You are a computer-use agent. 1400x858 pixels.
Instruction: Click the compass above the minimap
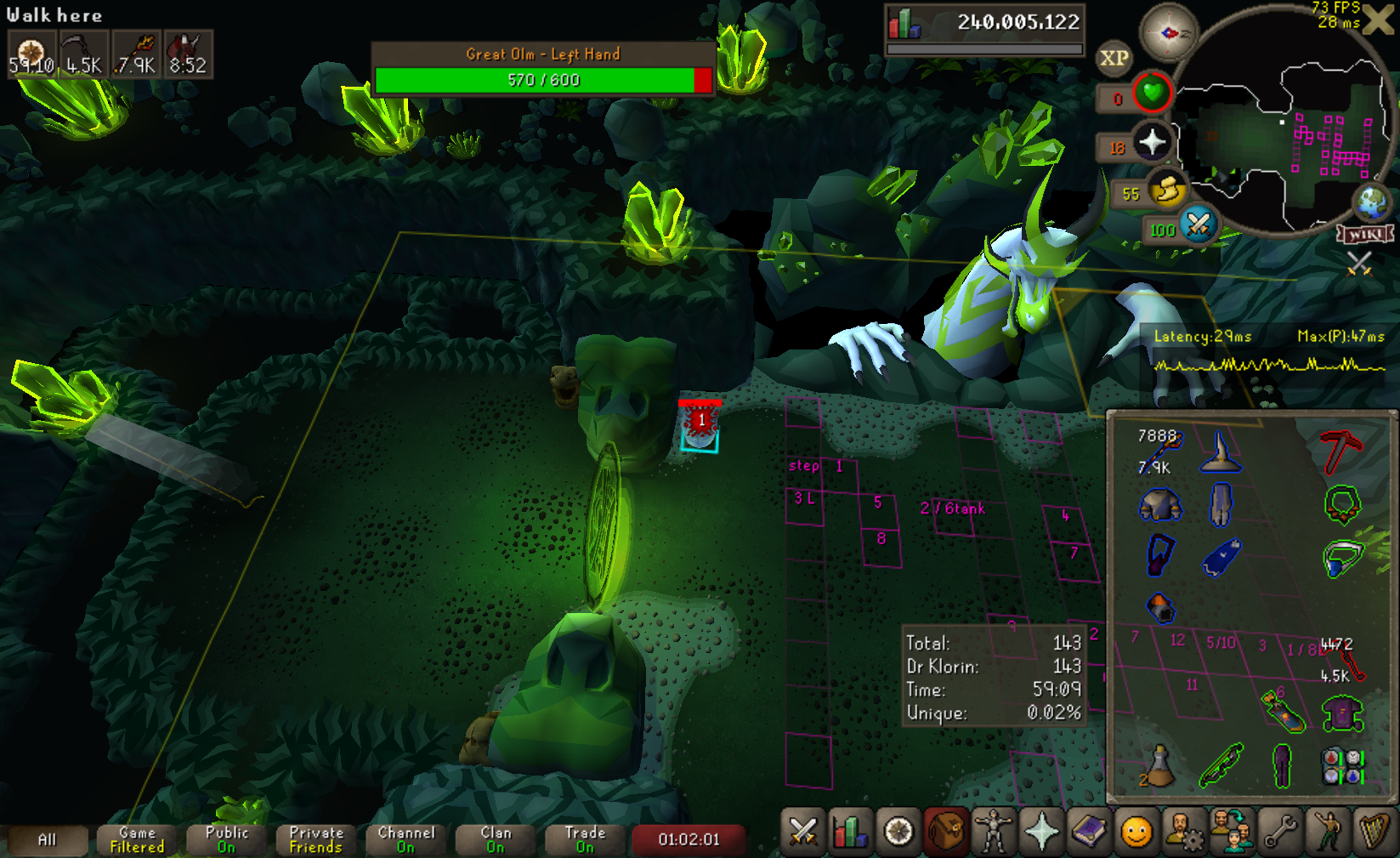coord(1168,33)
